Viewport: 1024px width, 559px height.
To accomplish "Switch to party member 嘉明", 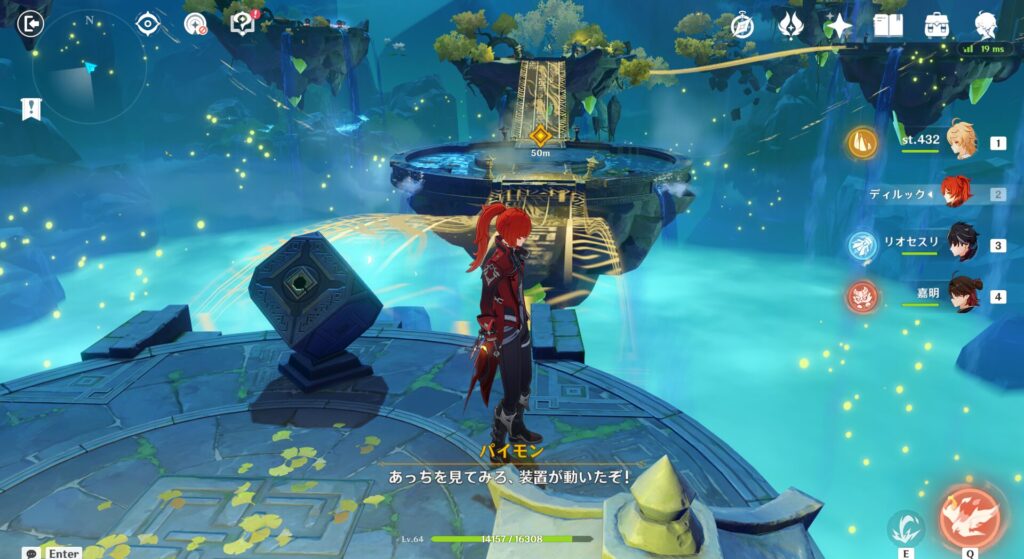I will point(962,295).
